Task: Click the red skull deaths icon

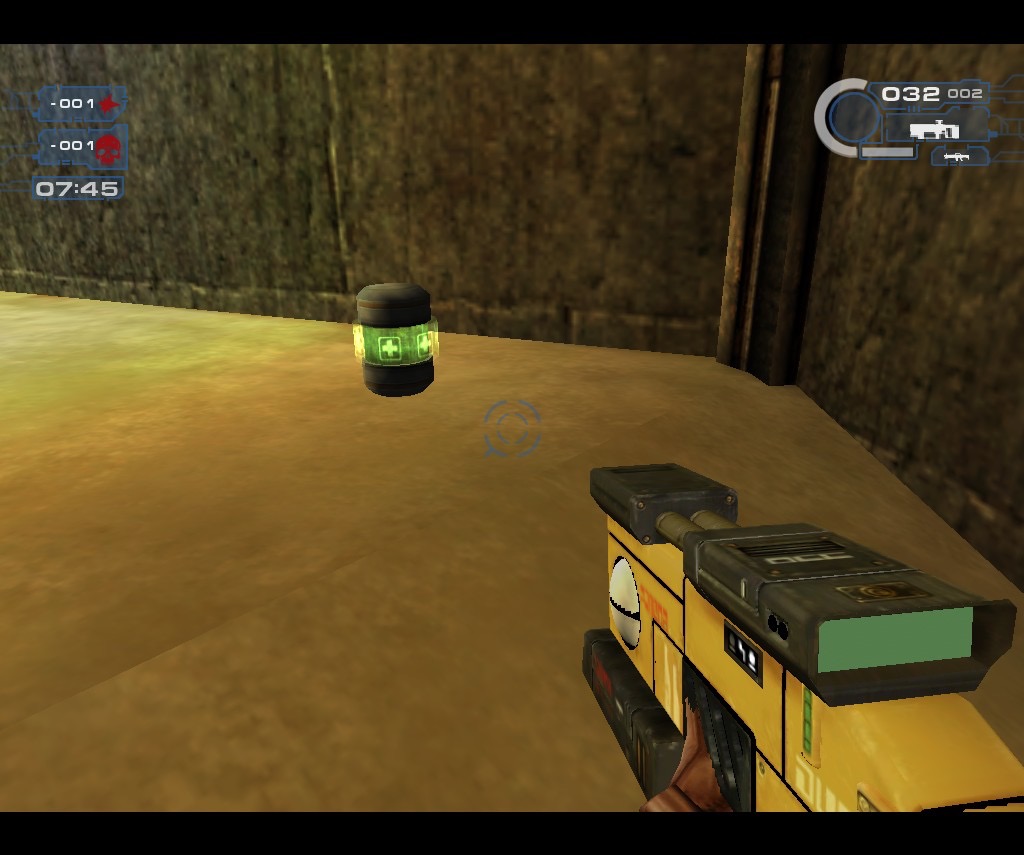Action: (108, 148)
